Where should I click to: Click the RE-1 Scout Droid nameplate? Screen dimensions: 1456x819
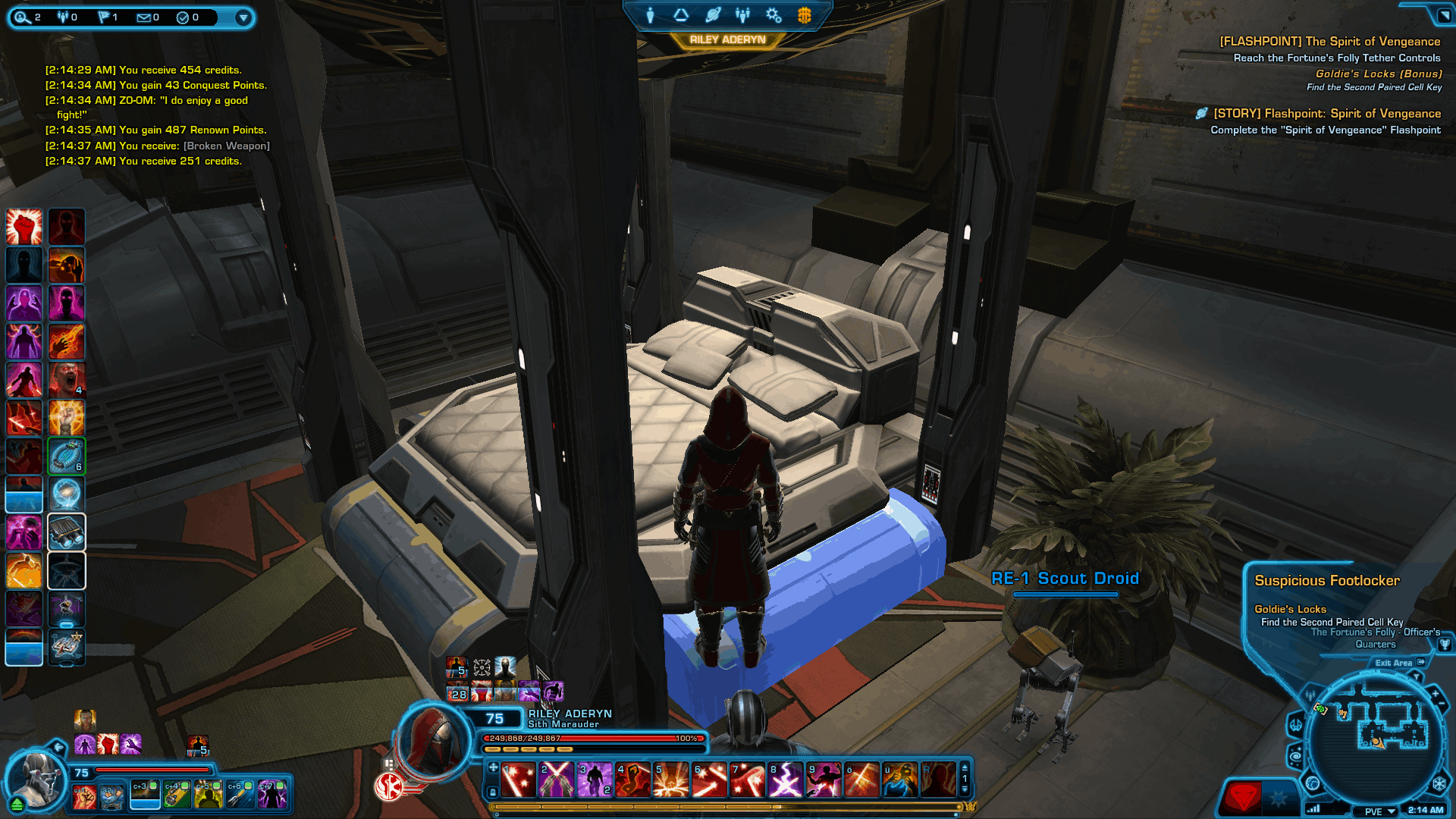(x=1063, y=578)
